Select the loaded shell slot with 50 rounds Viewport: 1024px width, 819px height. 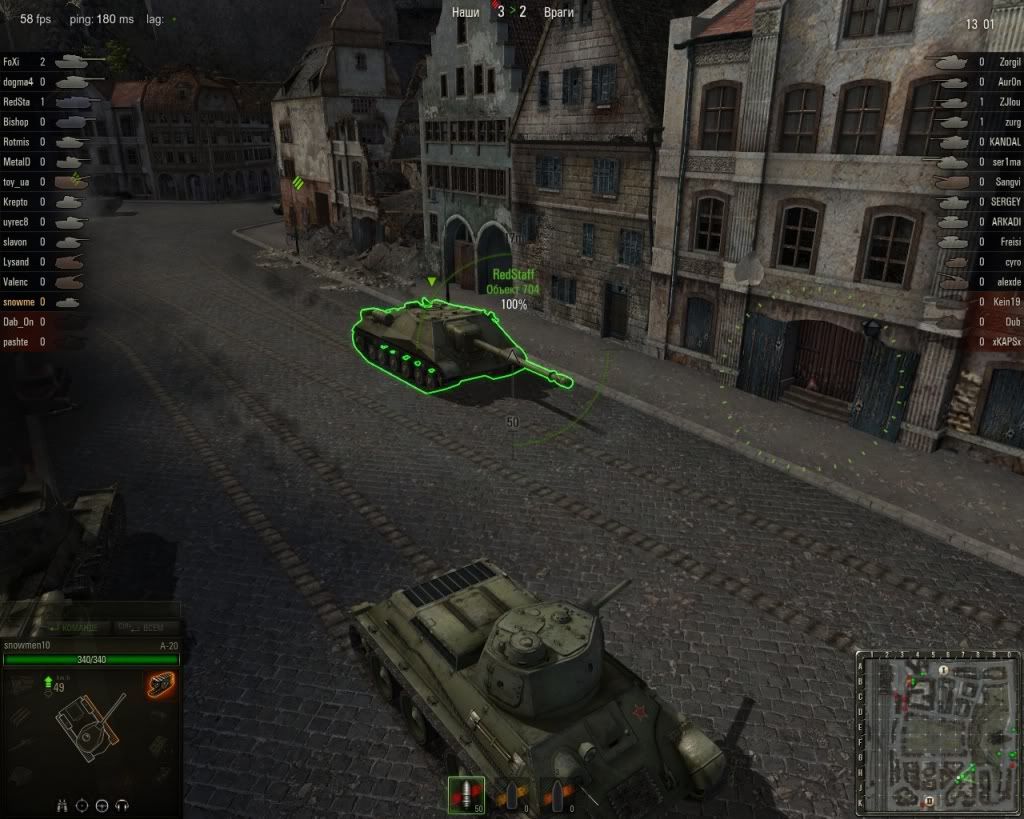tap(466, 796)
